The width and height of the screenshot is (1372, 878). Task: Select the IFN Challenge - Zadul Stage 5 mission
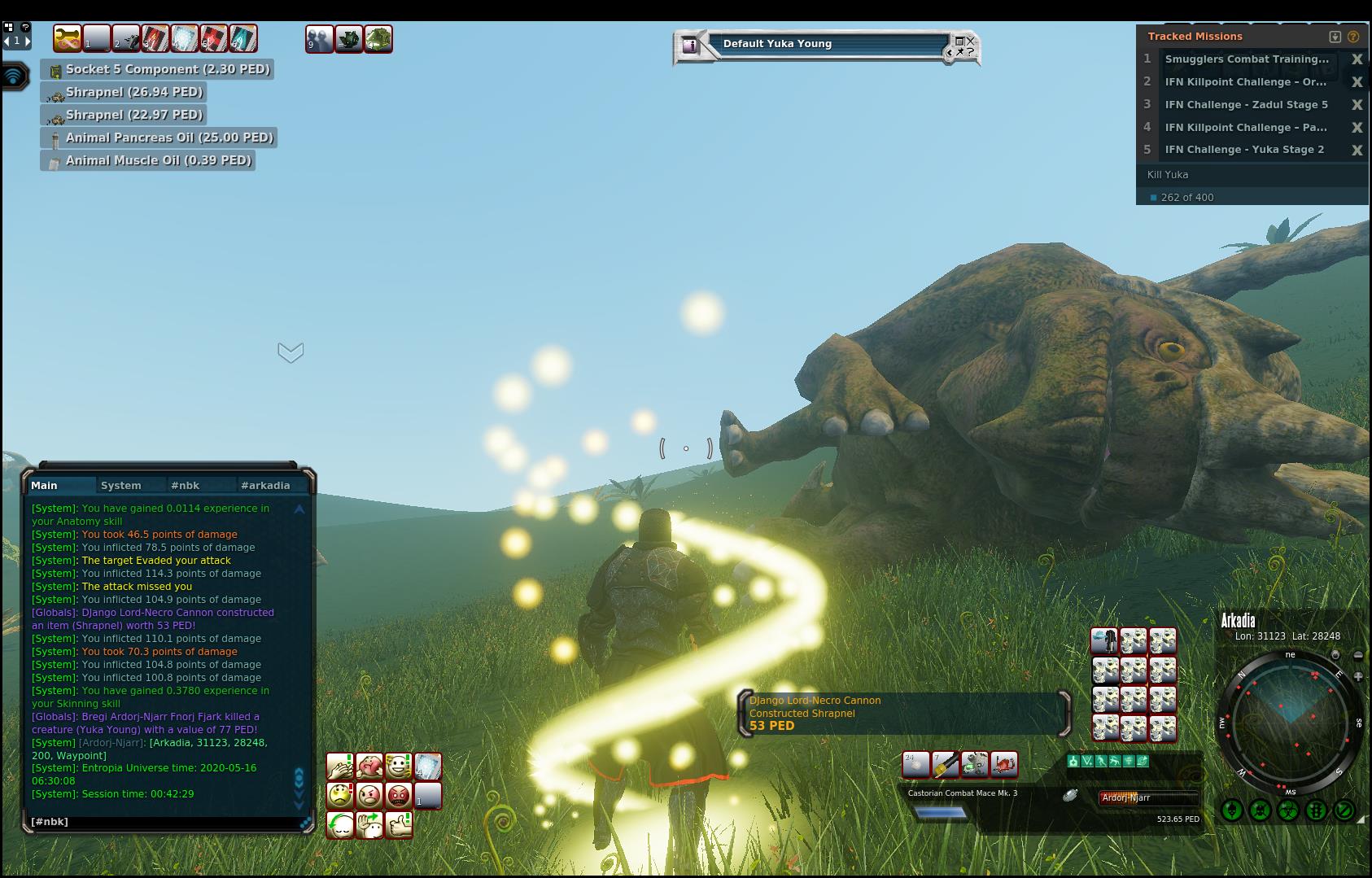coord(1246,104)
